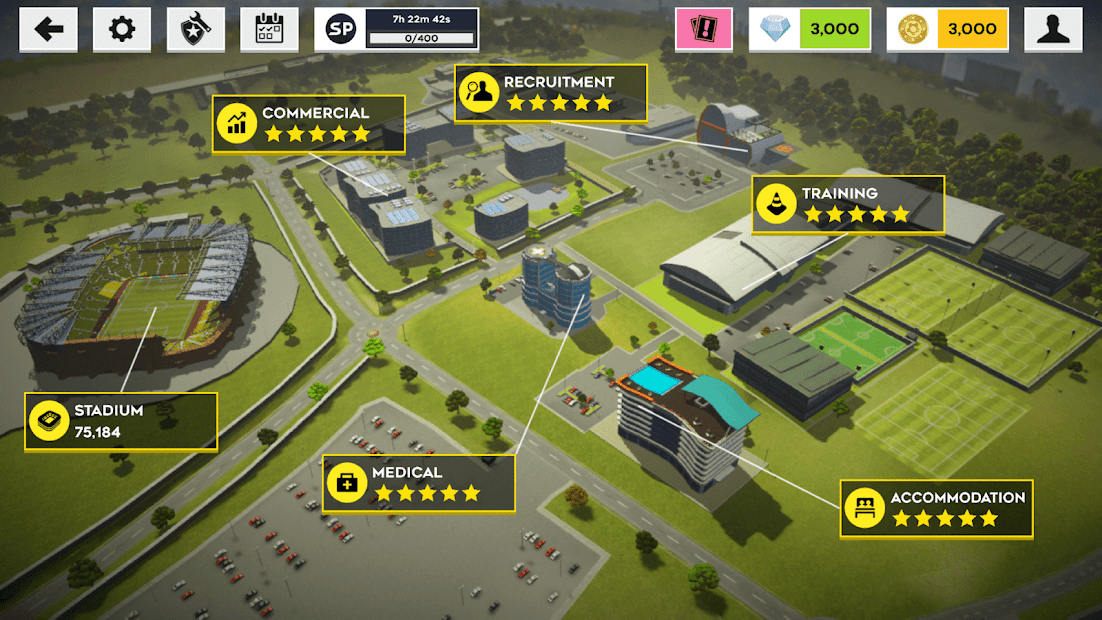Tap the SP stamina timer panel
The width and height of the screenshot is (1102, 620).
396,29
